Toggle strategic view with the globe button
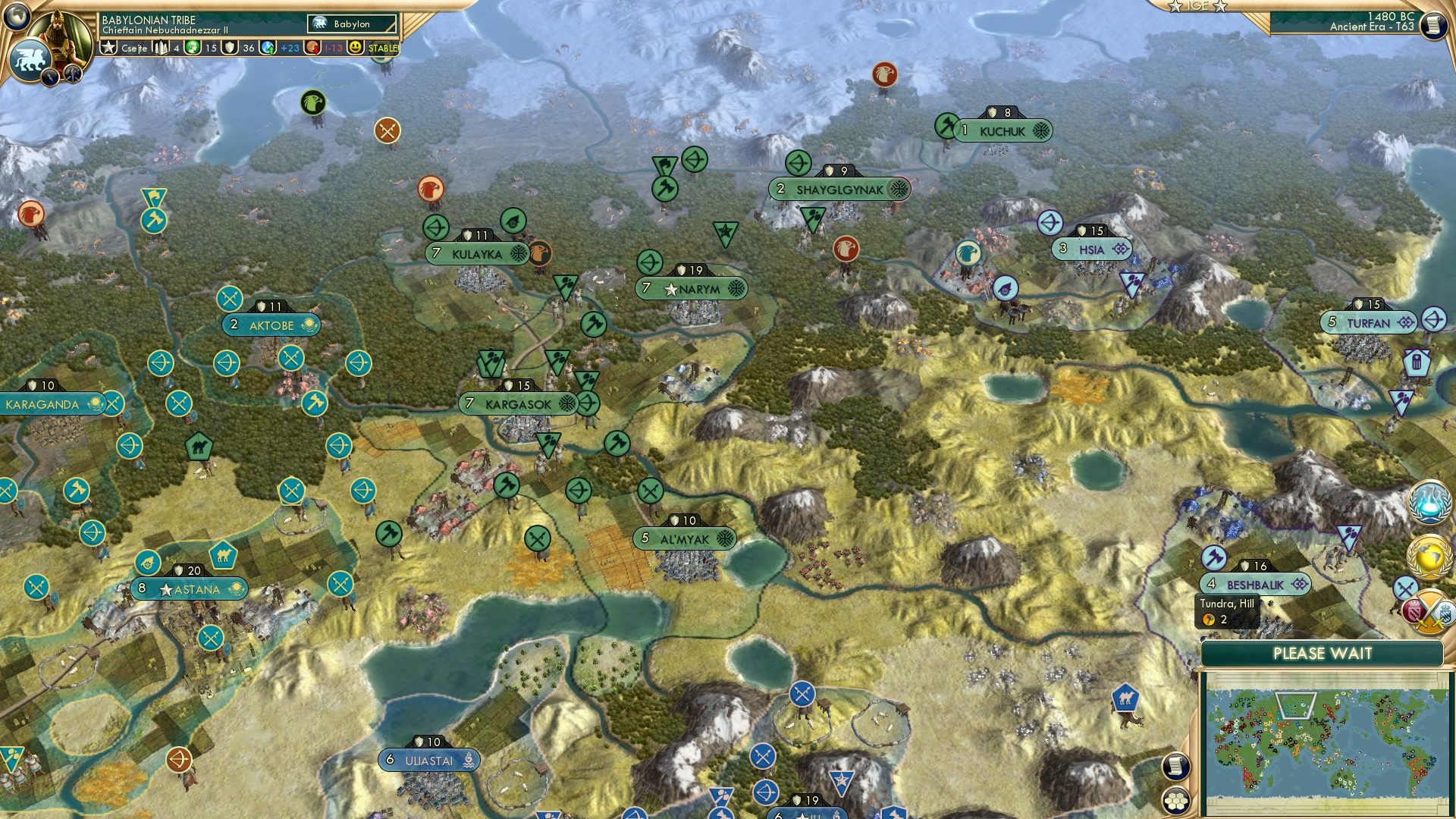The height and width of the screenshot is (819, 1456). [x=17, y=14]
